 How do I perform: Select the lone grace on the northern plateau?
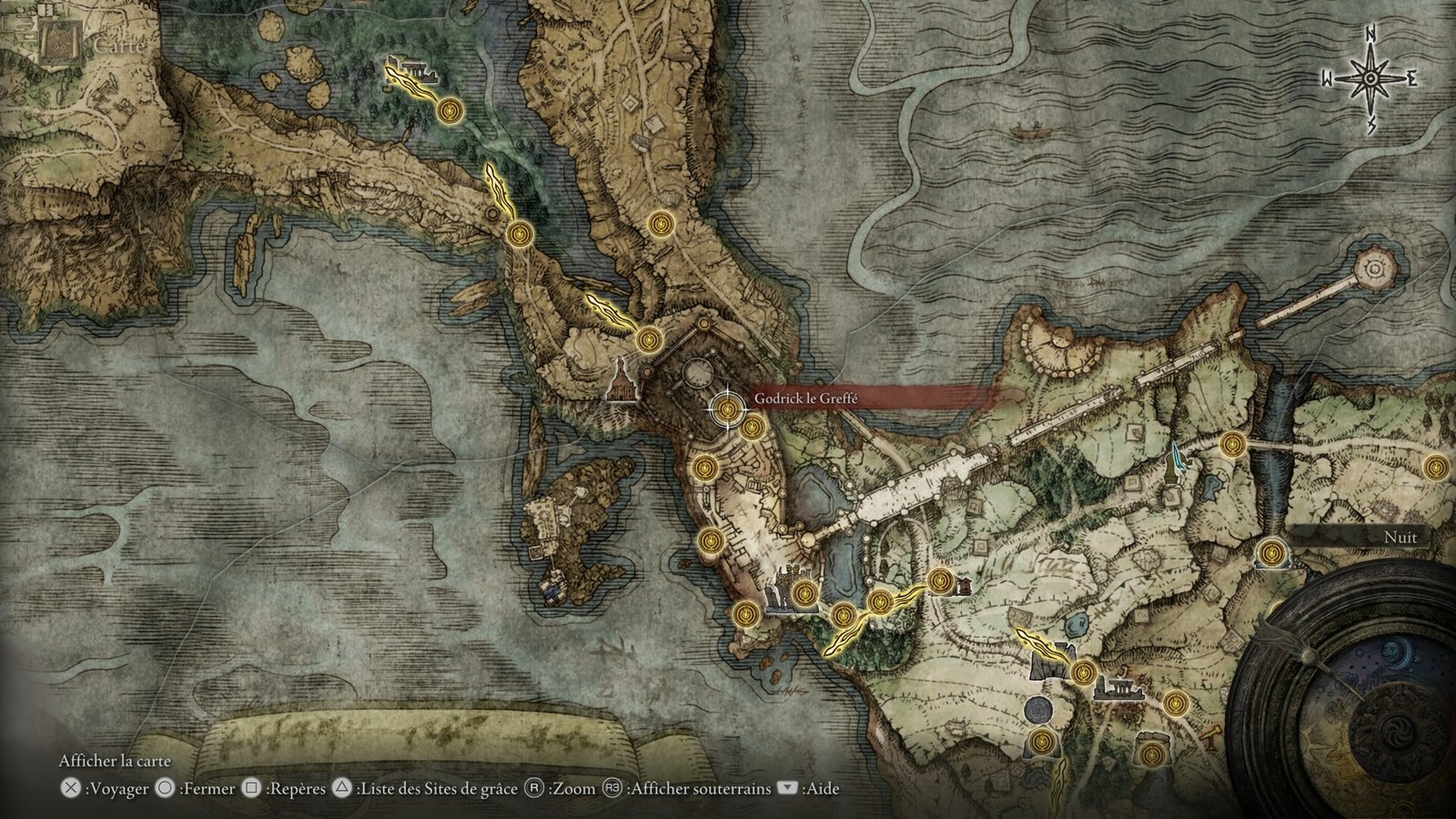660,223
